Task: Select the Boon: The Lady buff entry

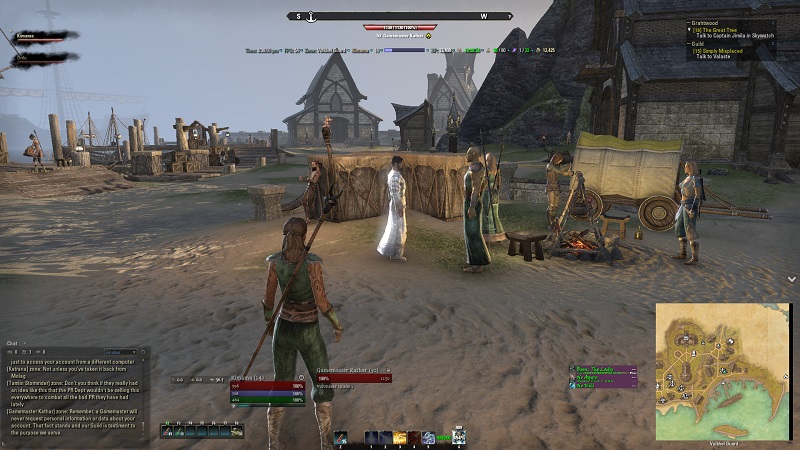Action: click(x=603, y=369)
